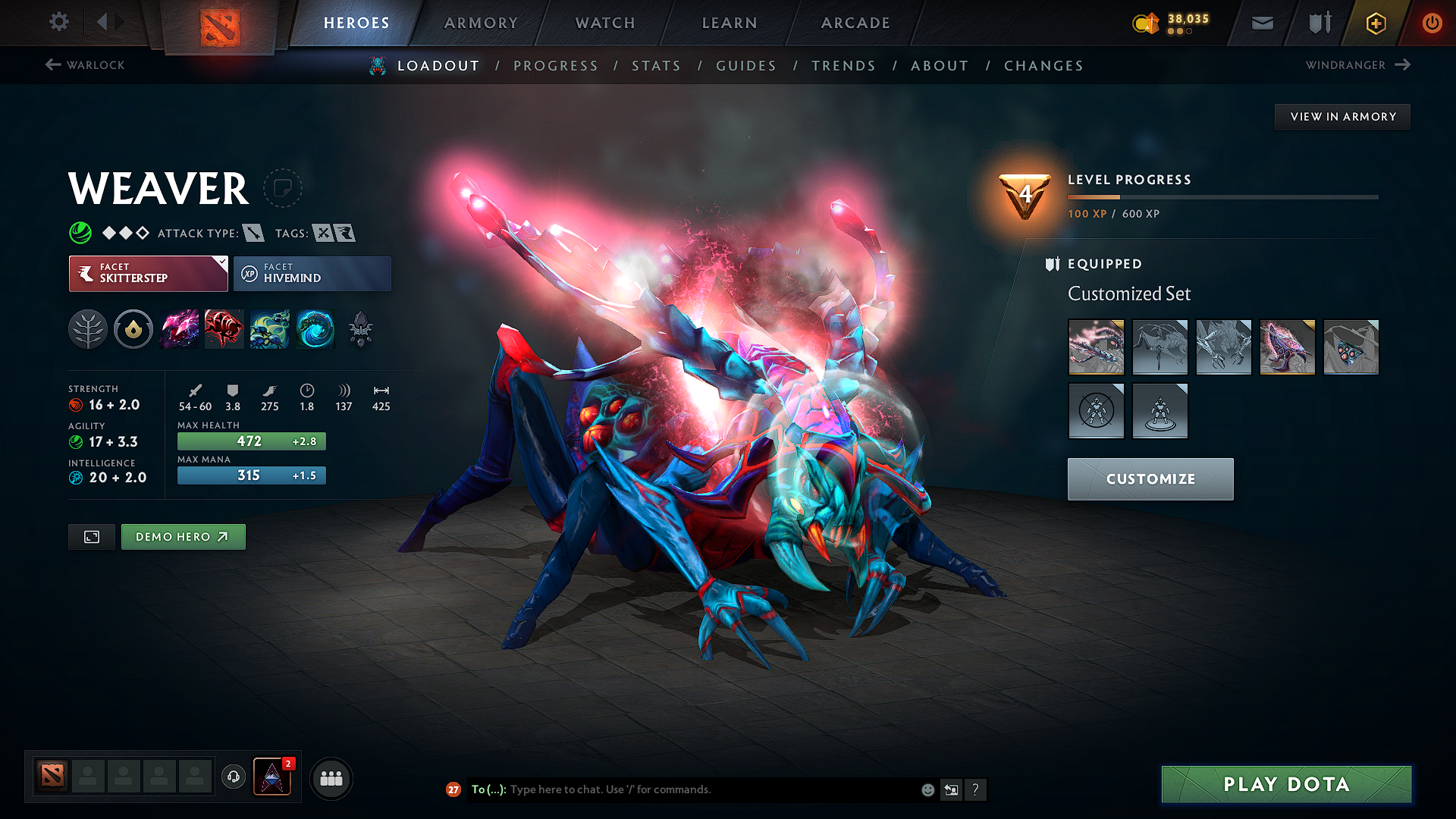Click the Aghanim's Scepter upgrade icon
Screen dimensions: 1456x819
361,328
